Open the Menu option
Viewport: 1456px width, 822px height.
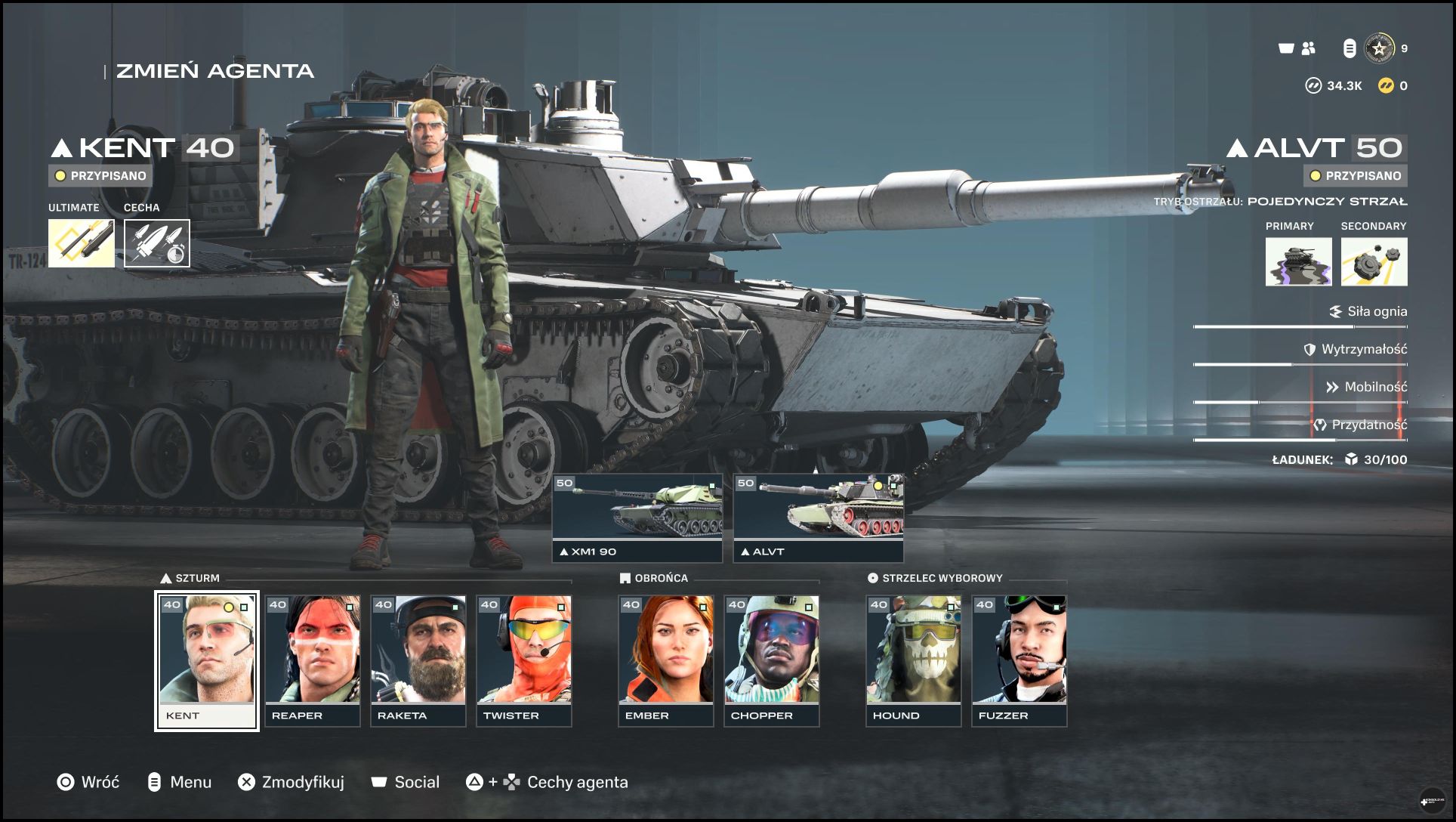click(180, 782)
